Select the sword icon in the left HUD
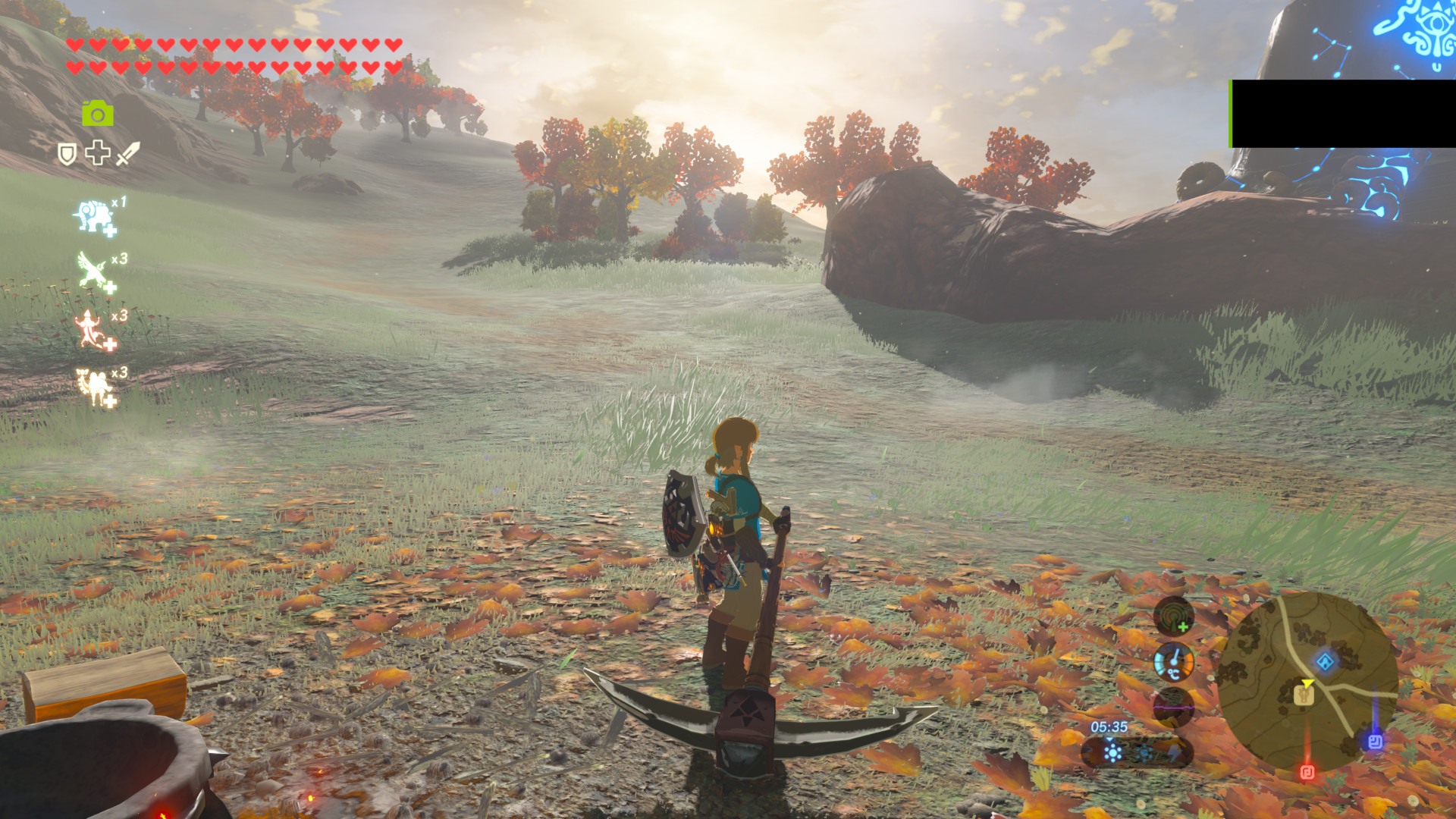This screenshot has width=1456, height=819. (128, 153)
